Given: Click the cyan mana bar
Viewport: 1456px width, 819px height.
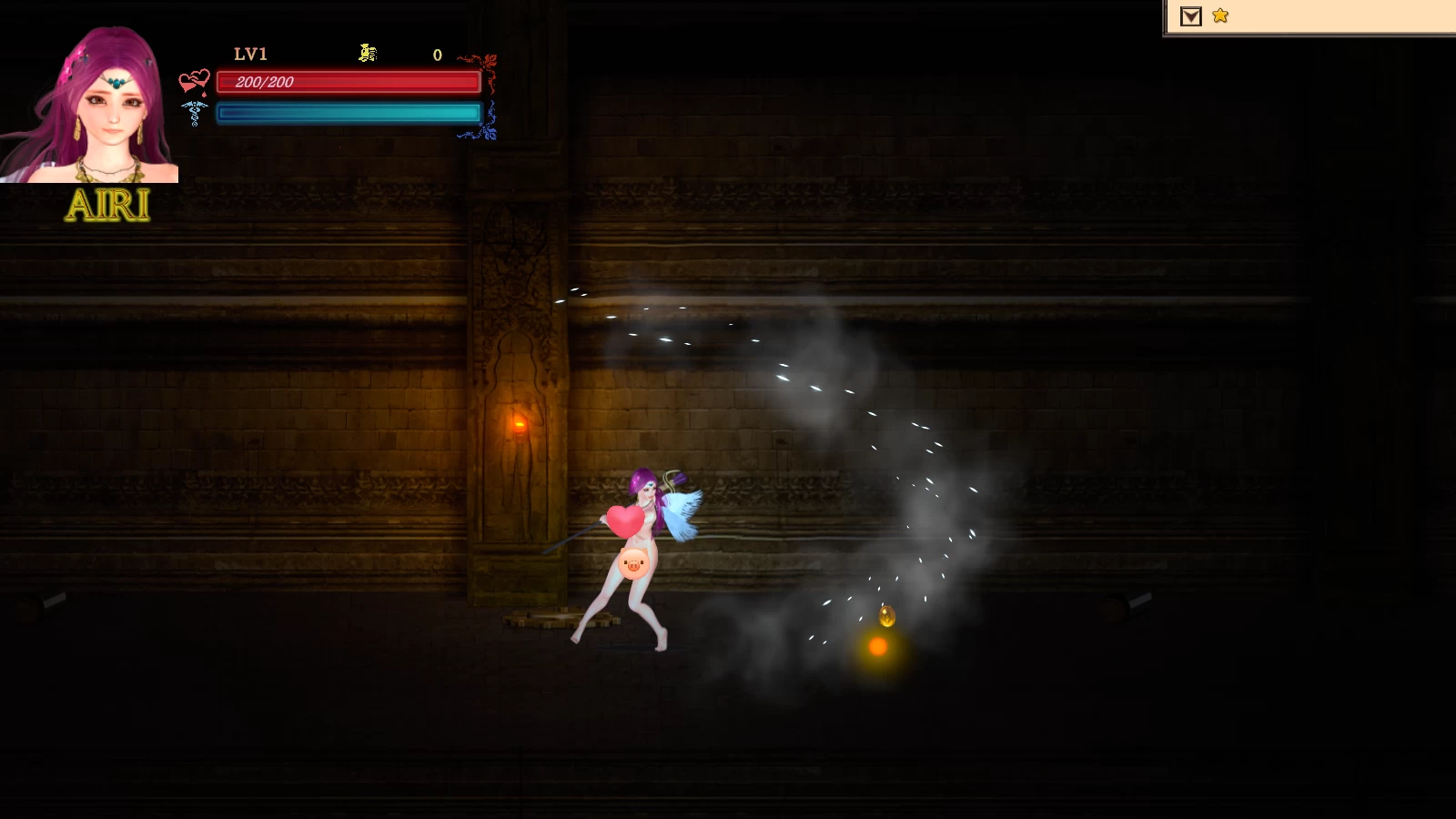Looking at the screenshot, I should (347, 112).
